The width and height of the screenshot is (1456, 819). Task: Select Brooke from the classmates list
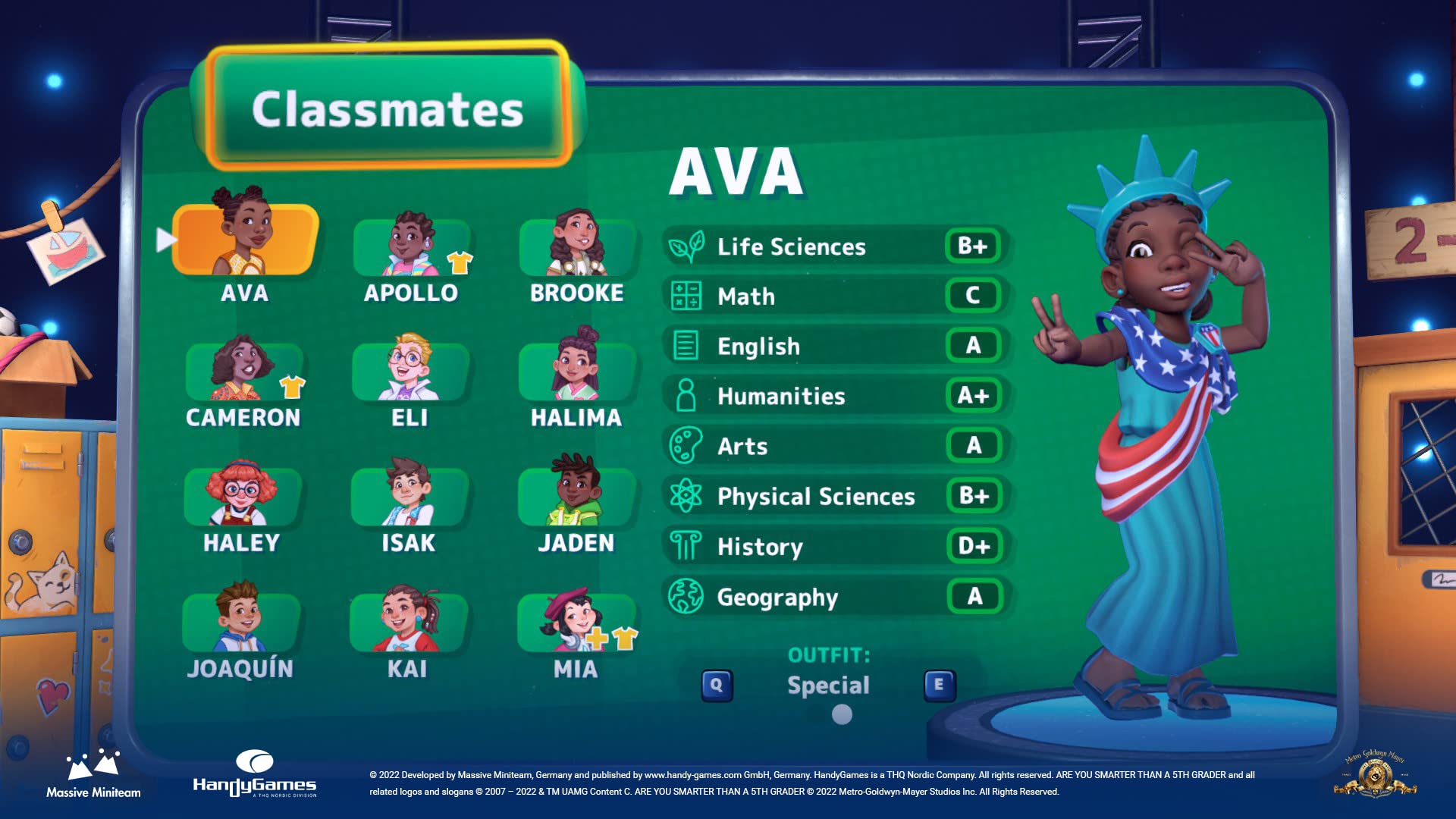pyautogui.click(x=579, y=244)
